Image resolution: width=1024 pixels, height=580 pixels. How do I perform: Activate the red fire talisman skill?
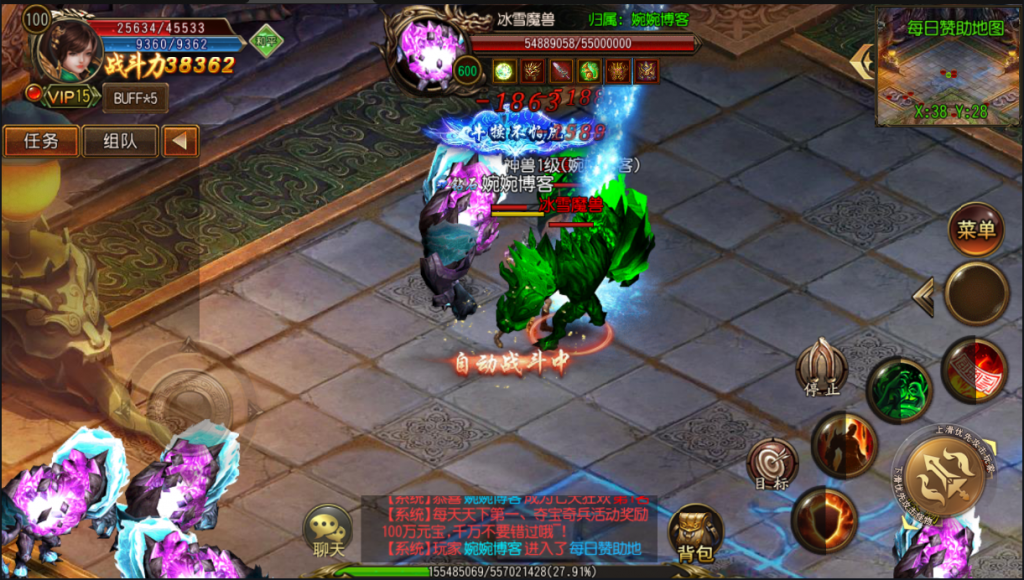click(973, 369)
